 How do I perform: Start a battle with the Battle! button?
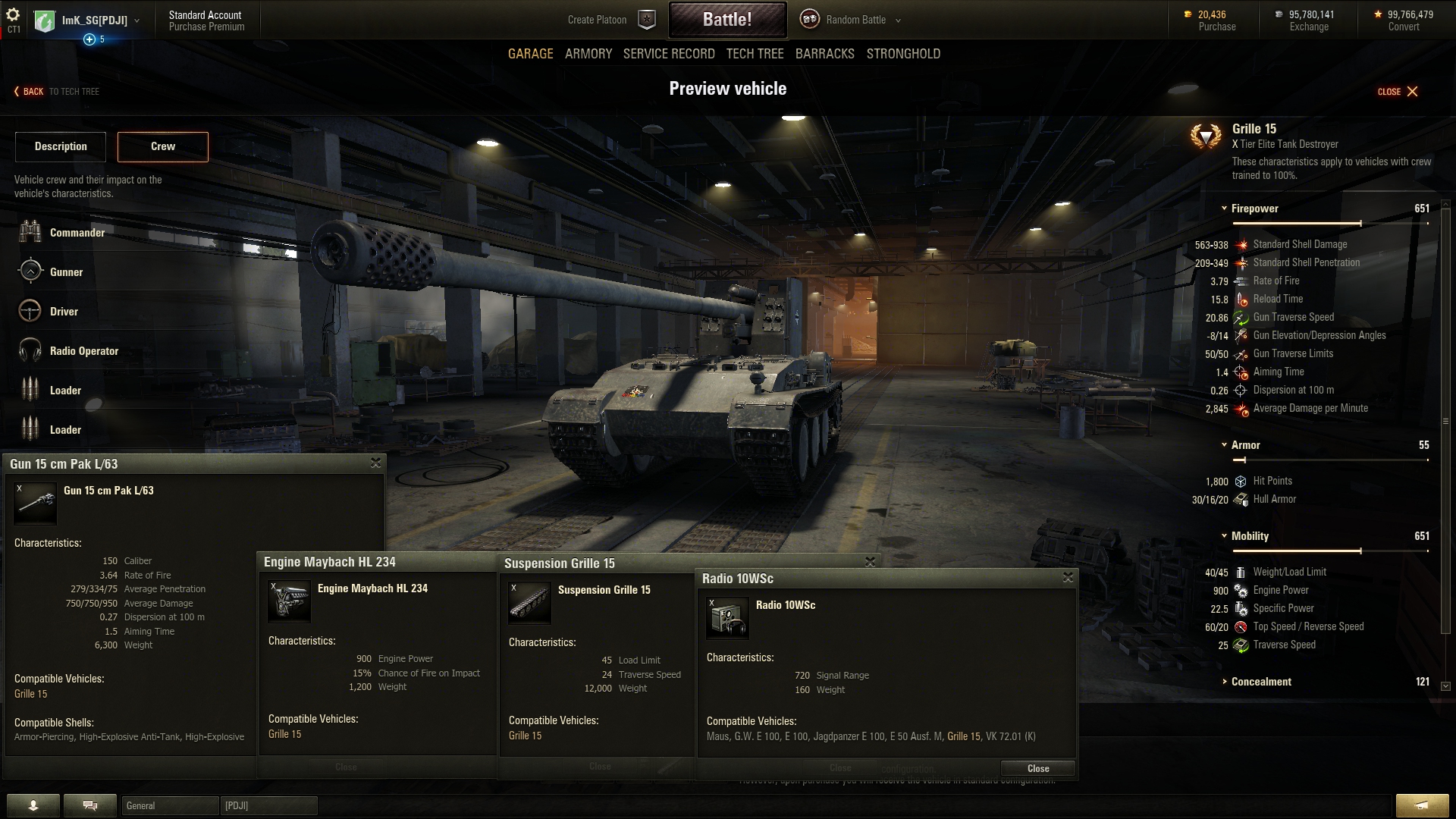tap(726, 20)
